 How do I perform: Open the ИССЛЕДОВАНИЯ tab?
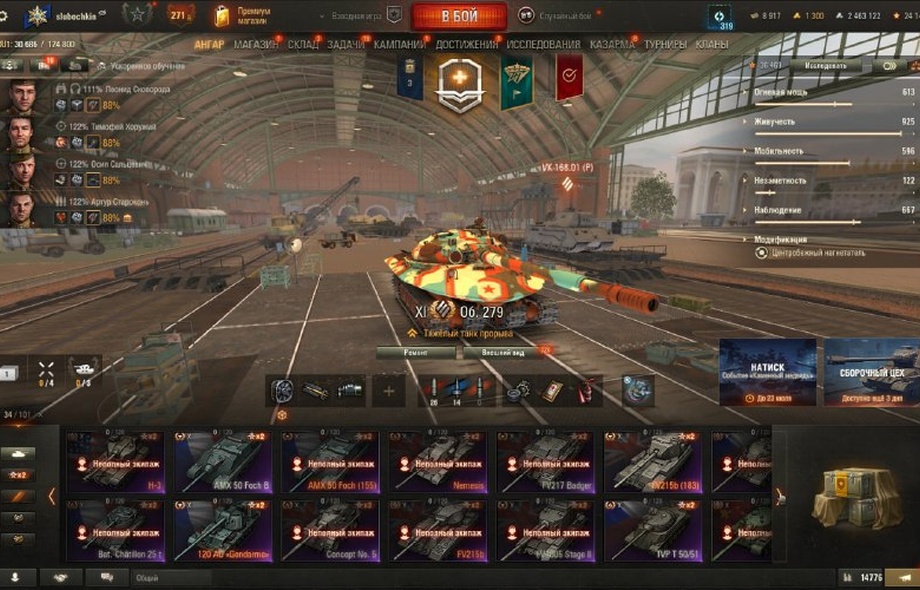click(543, 44)
